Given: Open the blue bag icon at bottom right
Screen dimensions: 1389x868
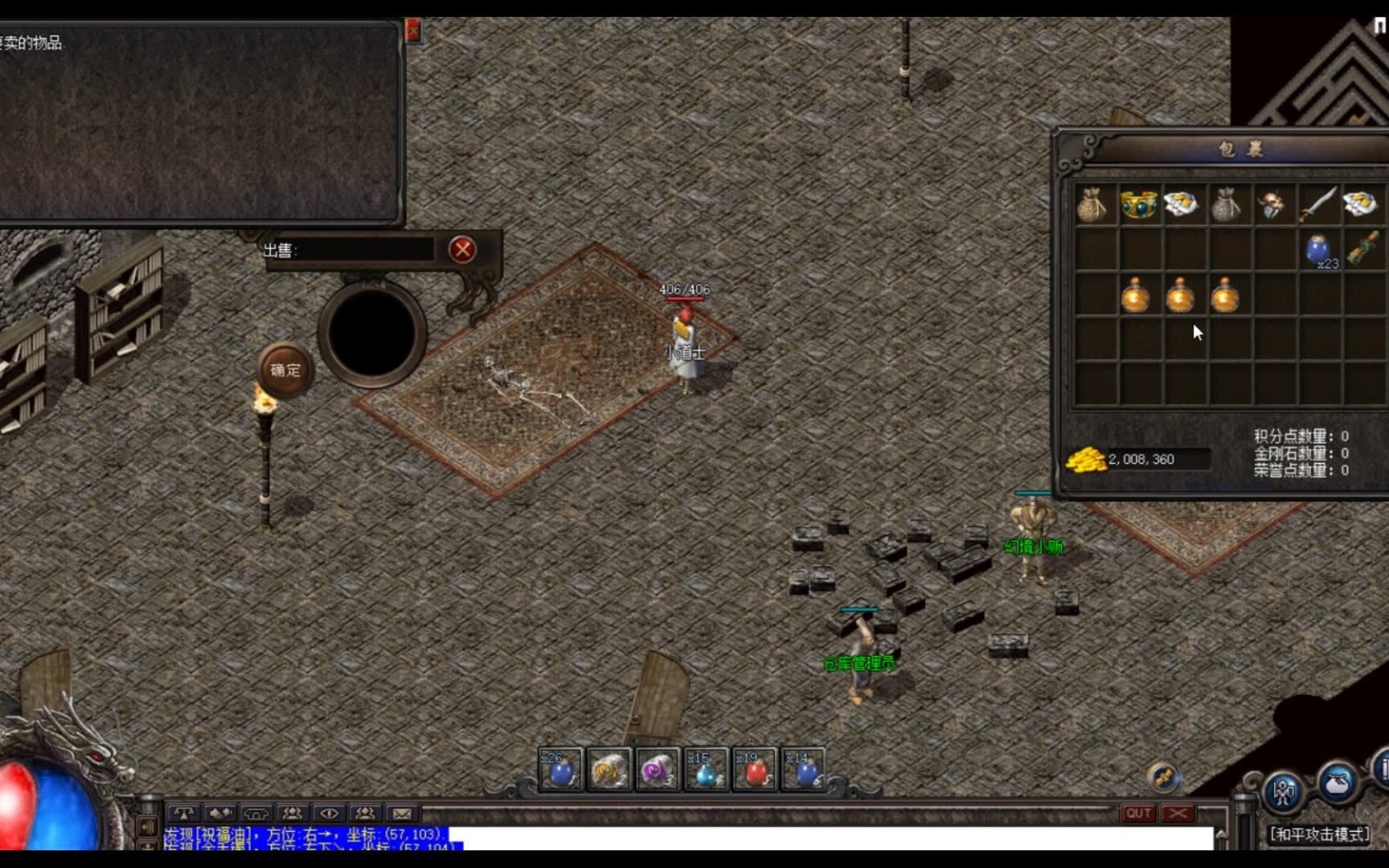Looking at the screenshot, I should [x=1337, y=784].
